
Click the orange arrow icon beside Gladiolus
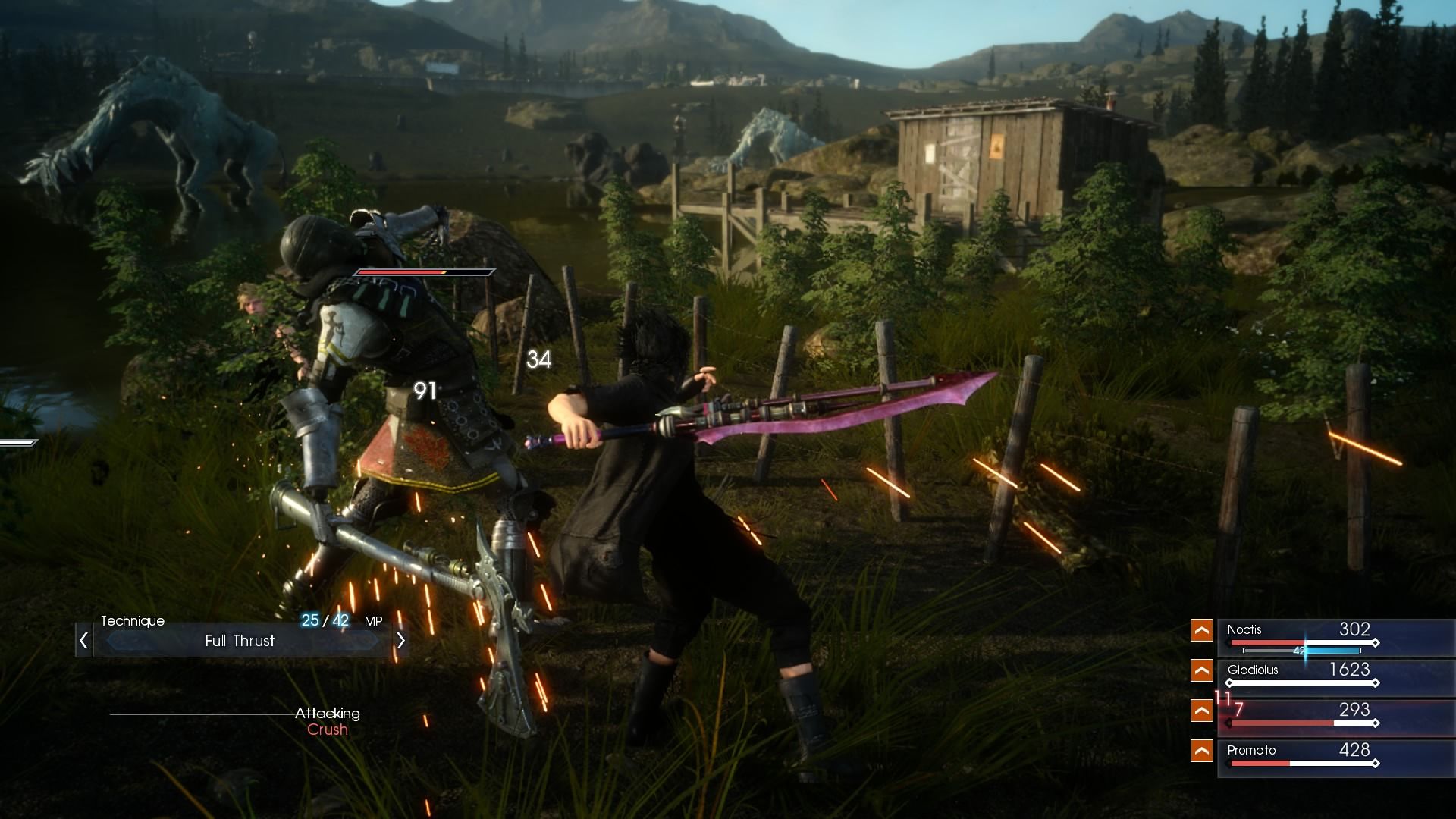[x=1201, y=670]
